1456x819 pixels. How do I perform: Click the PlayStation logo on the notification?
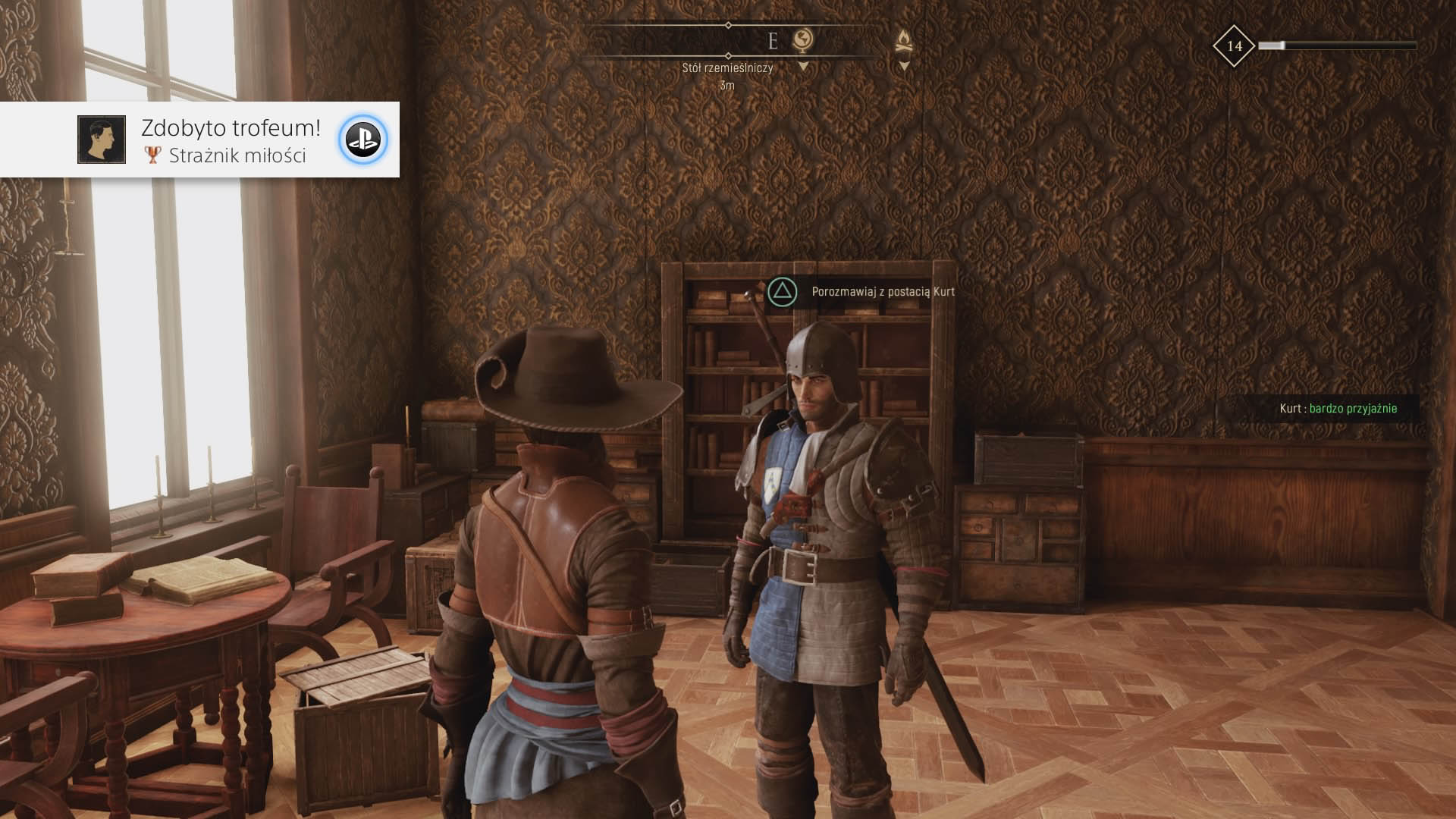point(362,140)
